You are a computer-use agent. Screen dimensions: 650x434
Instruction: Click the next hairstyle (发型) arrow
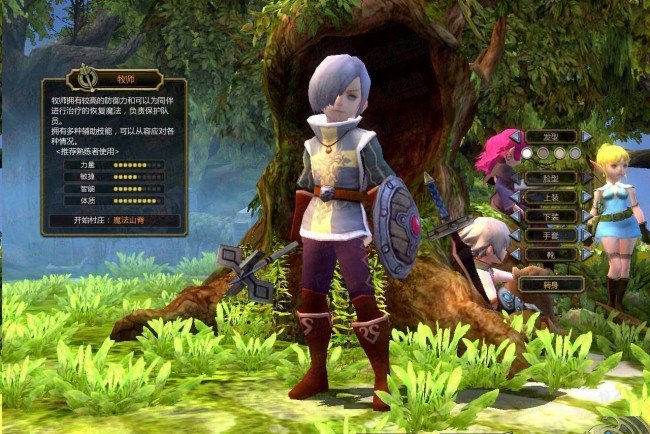(x=587, y=137)
